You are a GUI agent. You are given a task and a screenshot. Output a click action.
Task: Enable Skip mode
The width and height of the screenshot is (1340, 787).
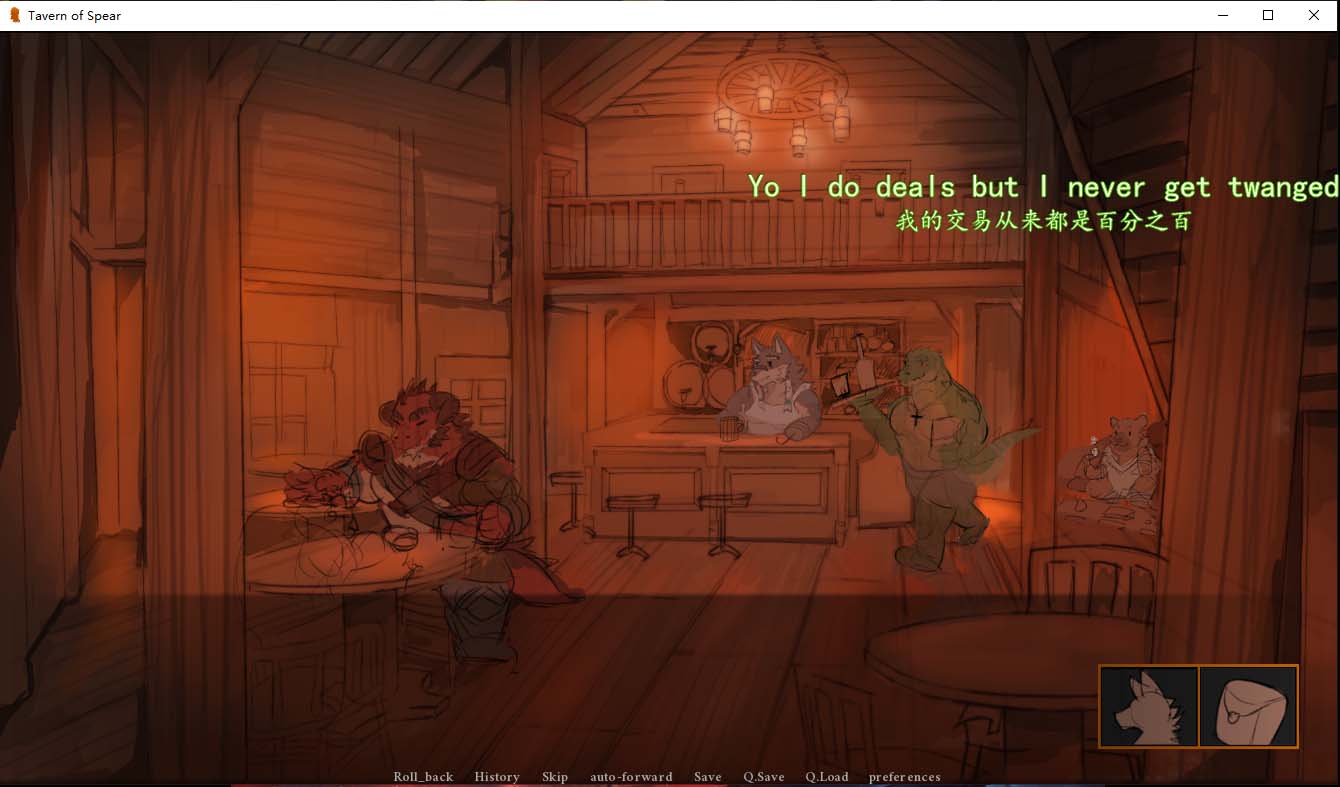[x=555, y=776]
